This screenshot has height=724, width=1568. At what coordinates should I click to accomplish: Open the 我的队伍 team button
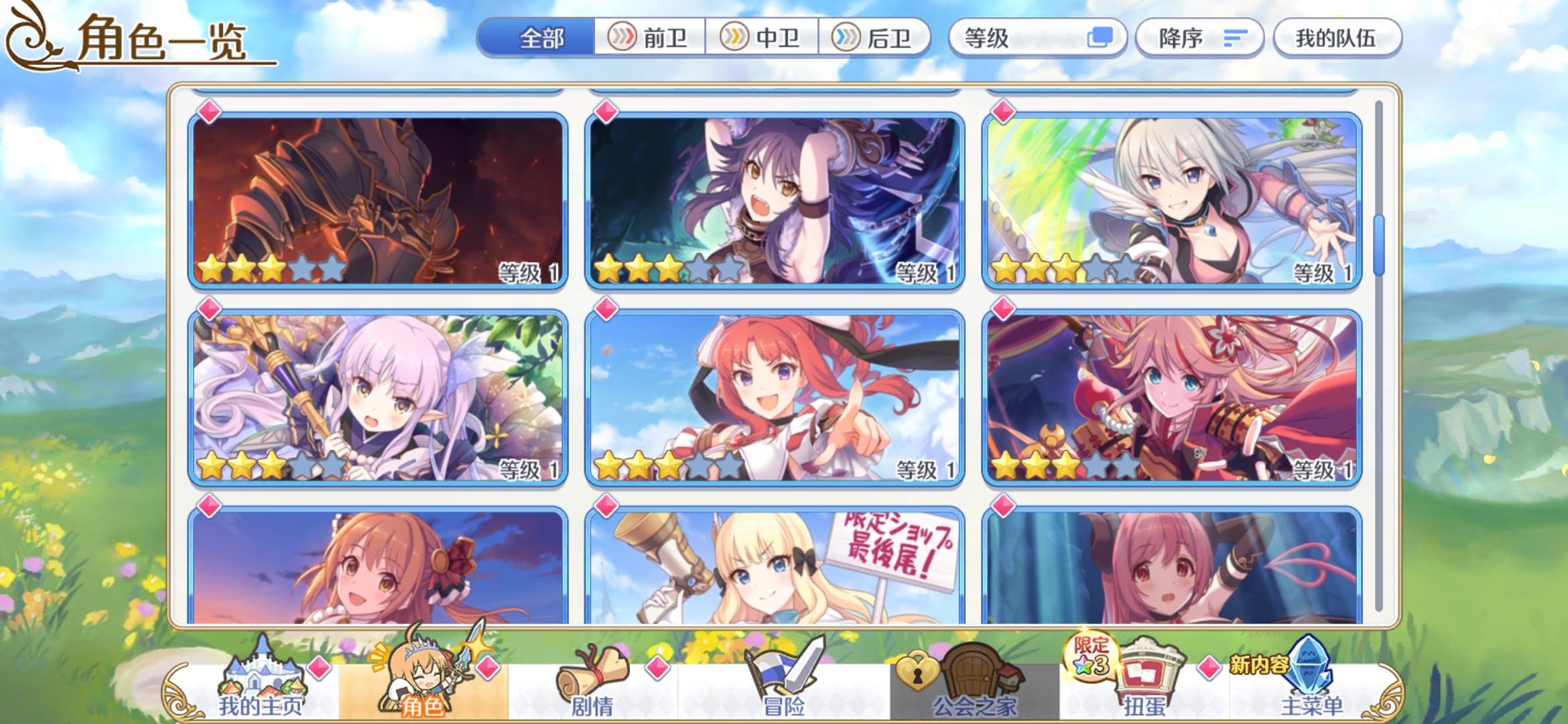point(1337,38)
